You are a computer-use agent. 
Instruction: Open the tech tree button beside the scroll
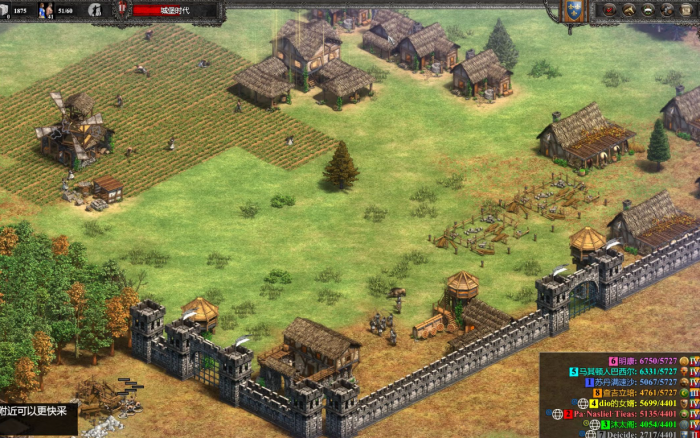pos(667,10)
